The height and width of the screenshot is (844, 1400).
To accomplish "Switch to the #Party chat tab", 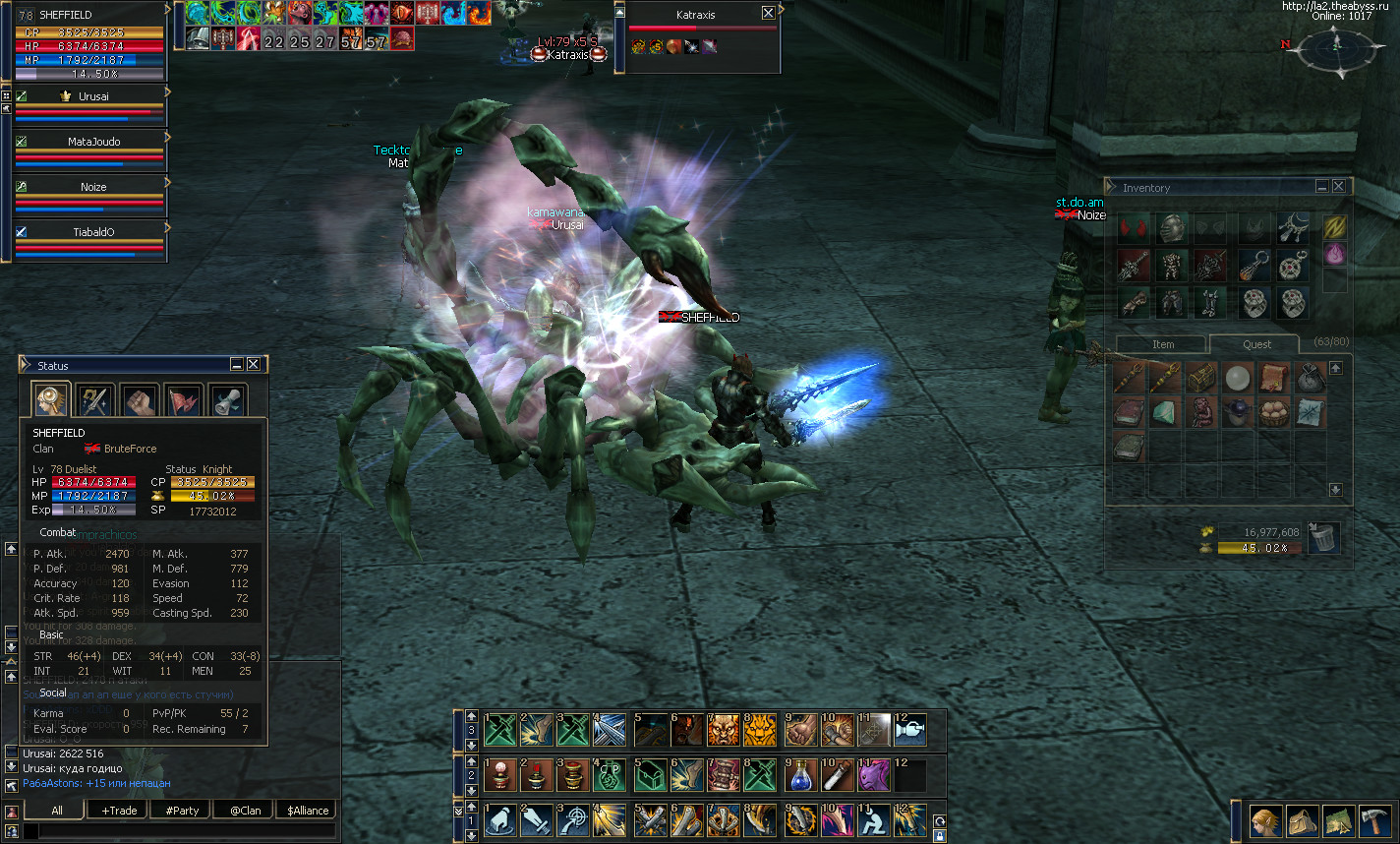I will (182, 811).
